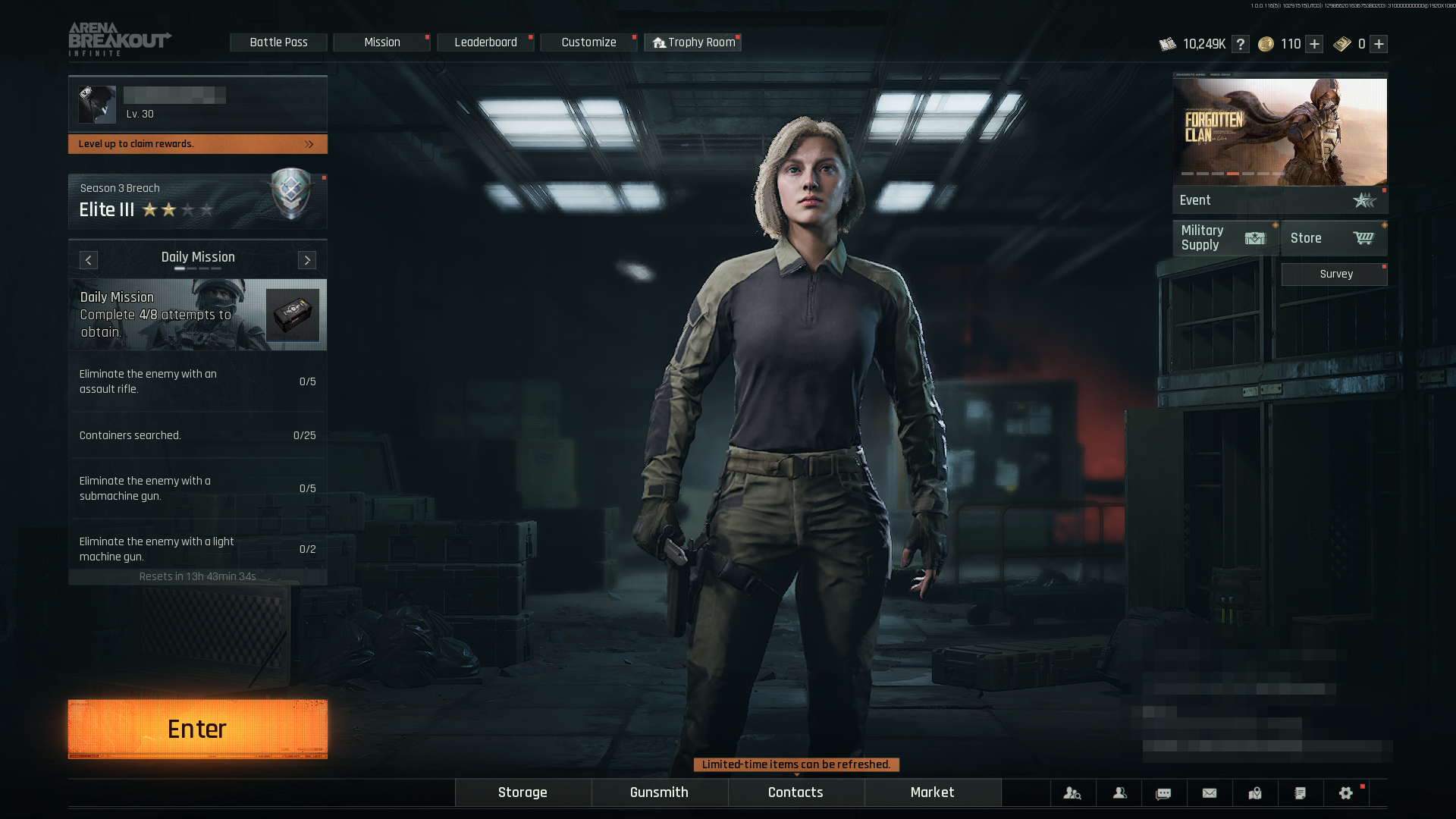Click the Military Supply mail icon

coord(1254,237)
